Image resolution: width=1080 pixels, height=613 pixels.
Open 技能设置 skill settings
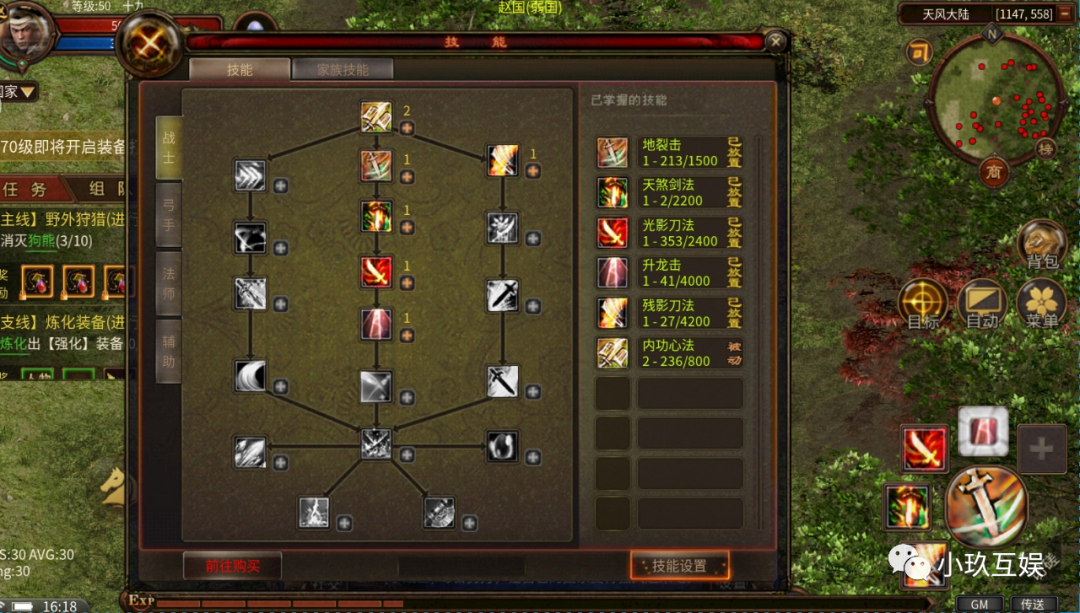(679, 565)
